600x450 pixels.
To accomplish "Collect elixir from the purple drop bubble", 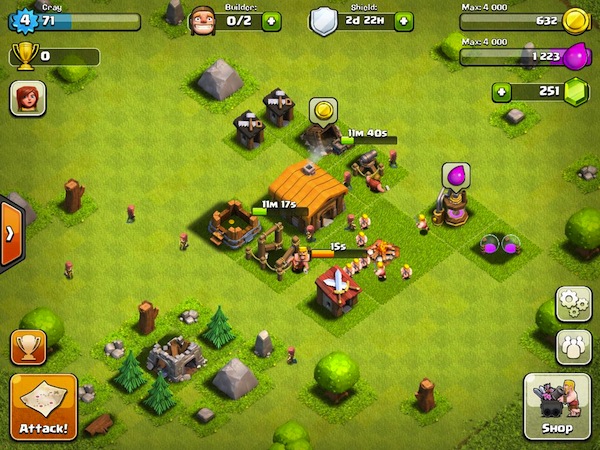I will (456, 176).
